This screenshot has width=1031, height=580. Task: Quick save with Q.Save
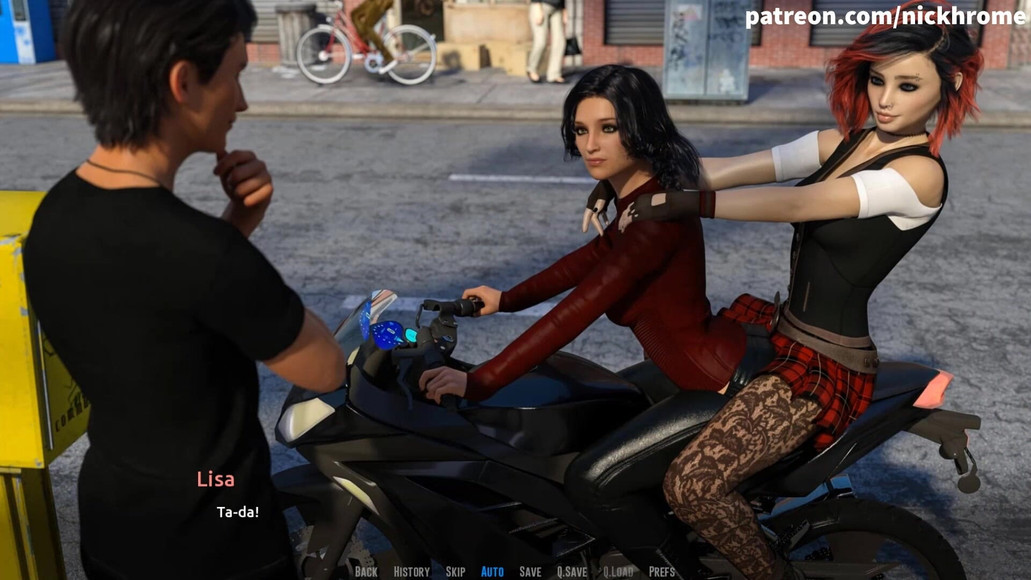(x=572, y=572)
